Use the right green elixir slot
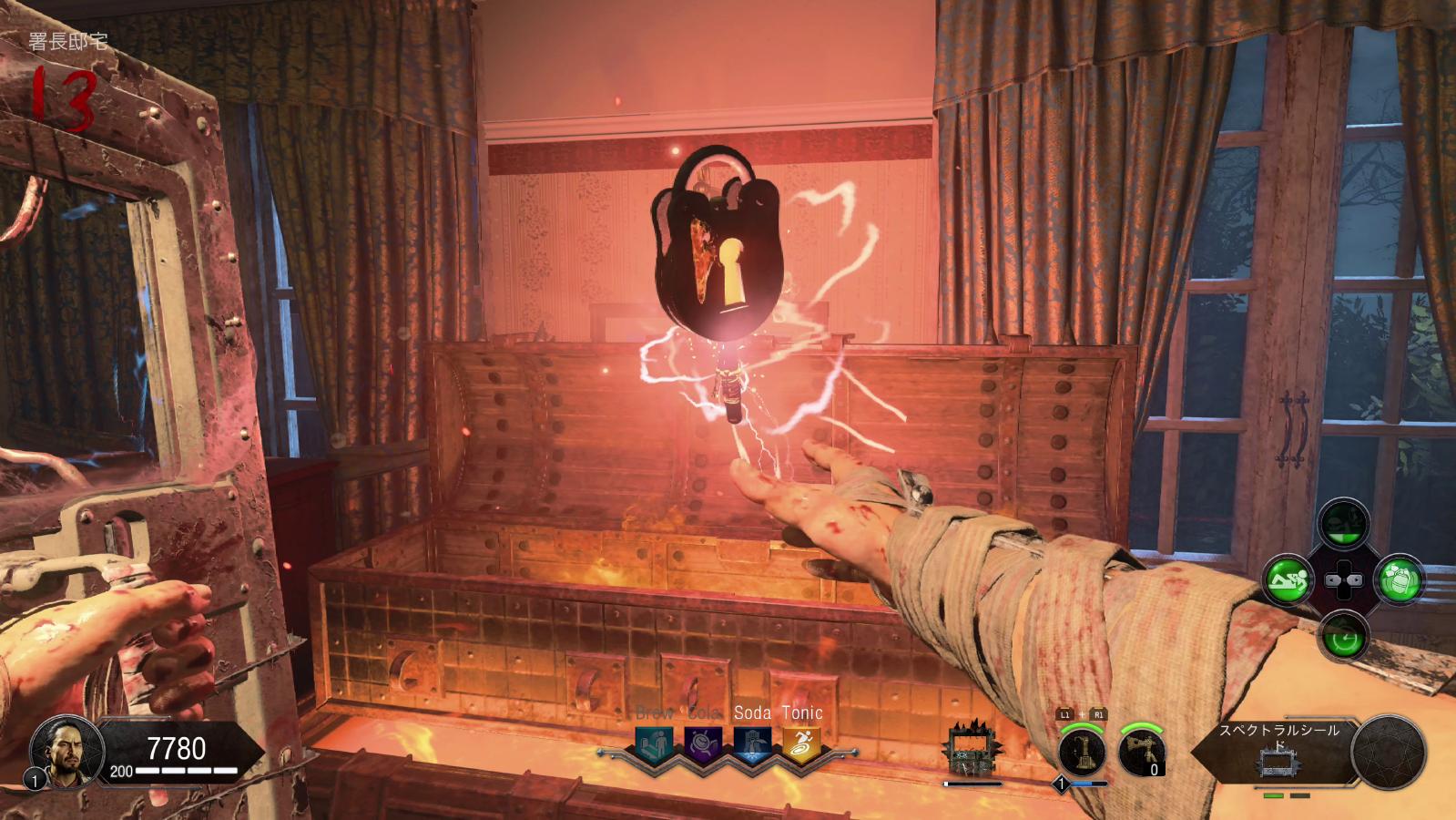The height and width of the screenshot is (820, 1456). (x=1398, y=579)
